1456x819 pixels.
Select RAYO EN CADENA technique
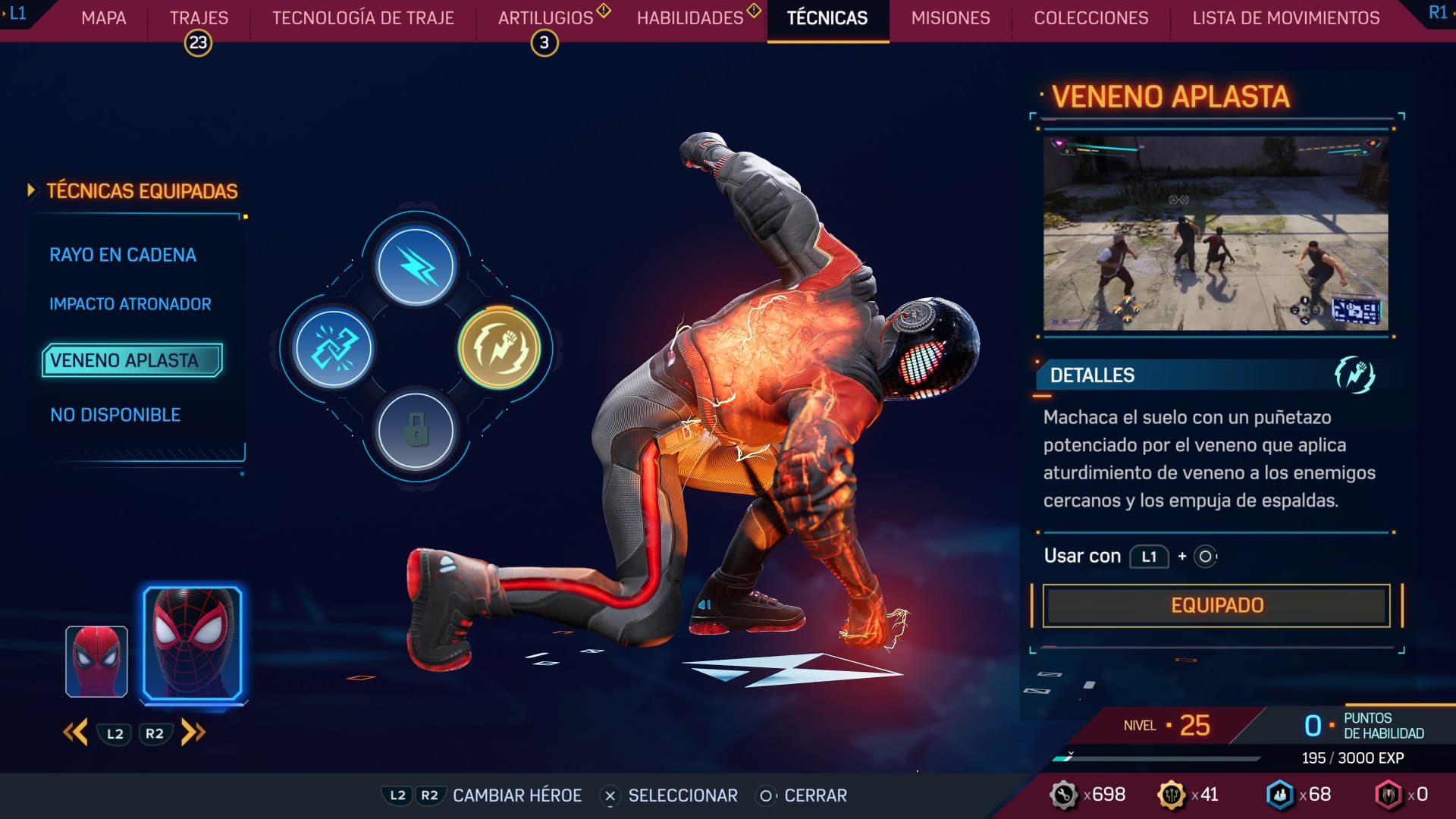[123, 255]
